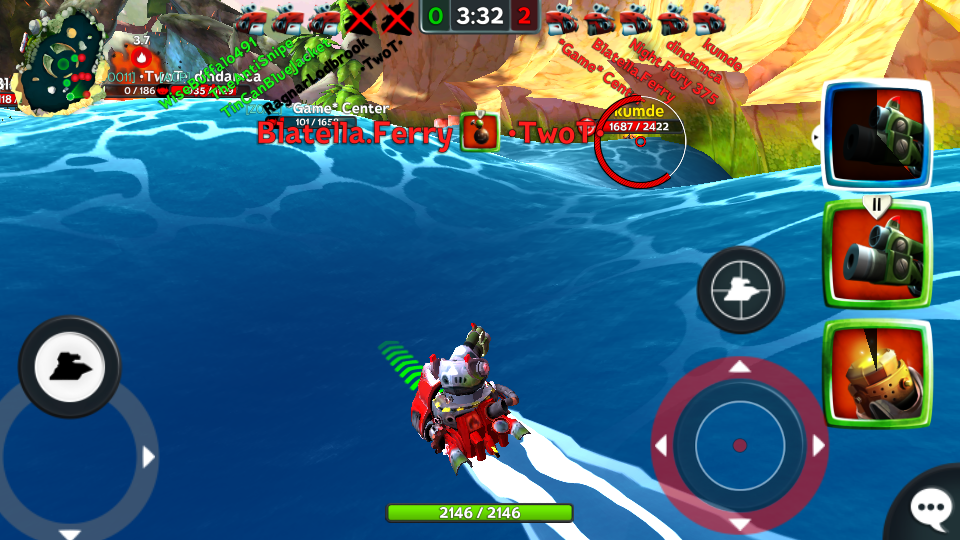Select the green-bordered cannon weapon marked II
Screen dimensions: 960x540
tap(877, 255)
